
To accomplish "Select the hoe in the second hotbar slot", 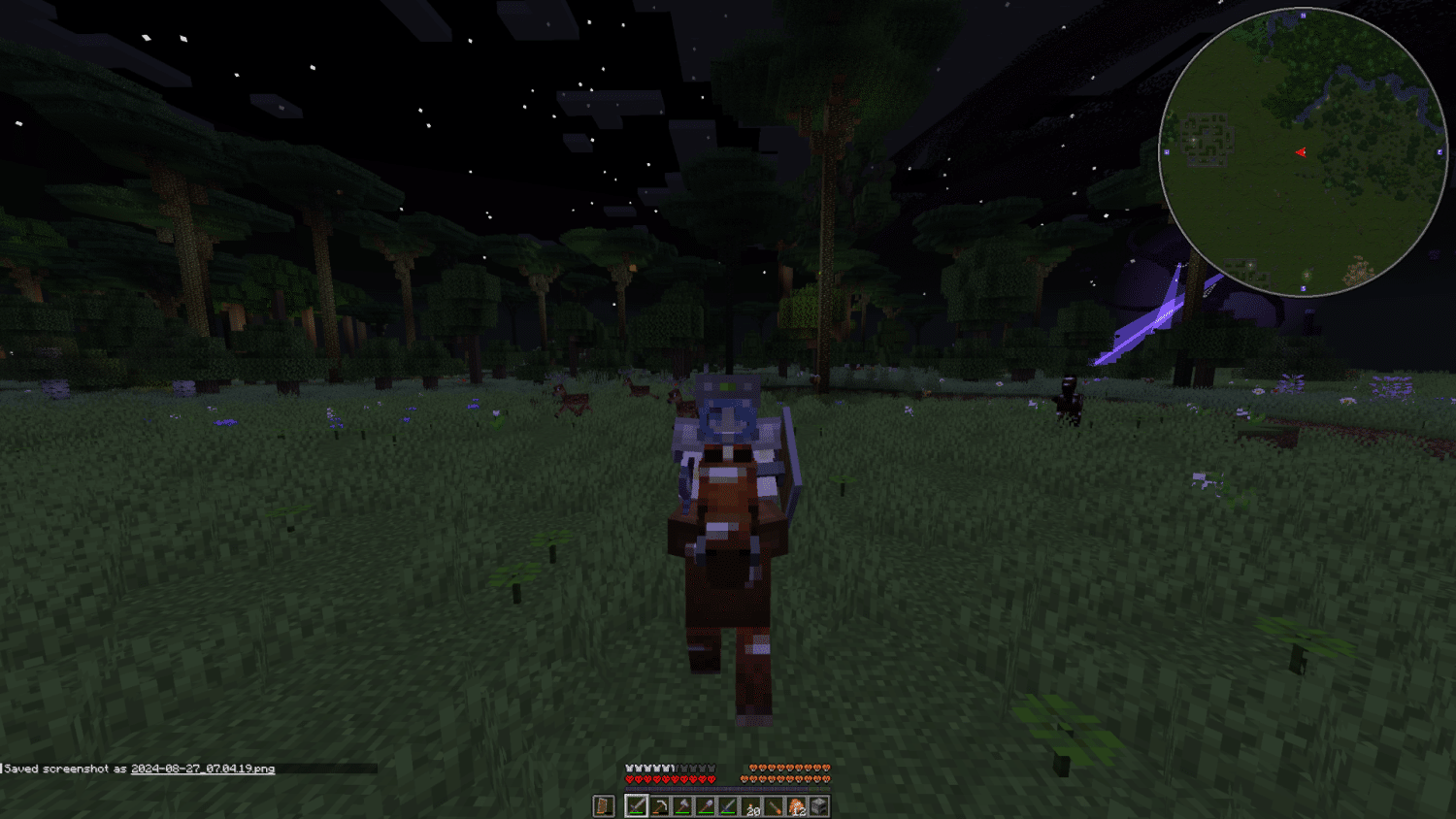I will coord(660,805).
